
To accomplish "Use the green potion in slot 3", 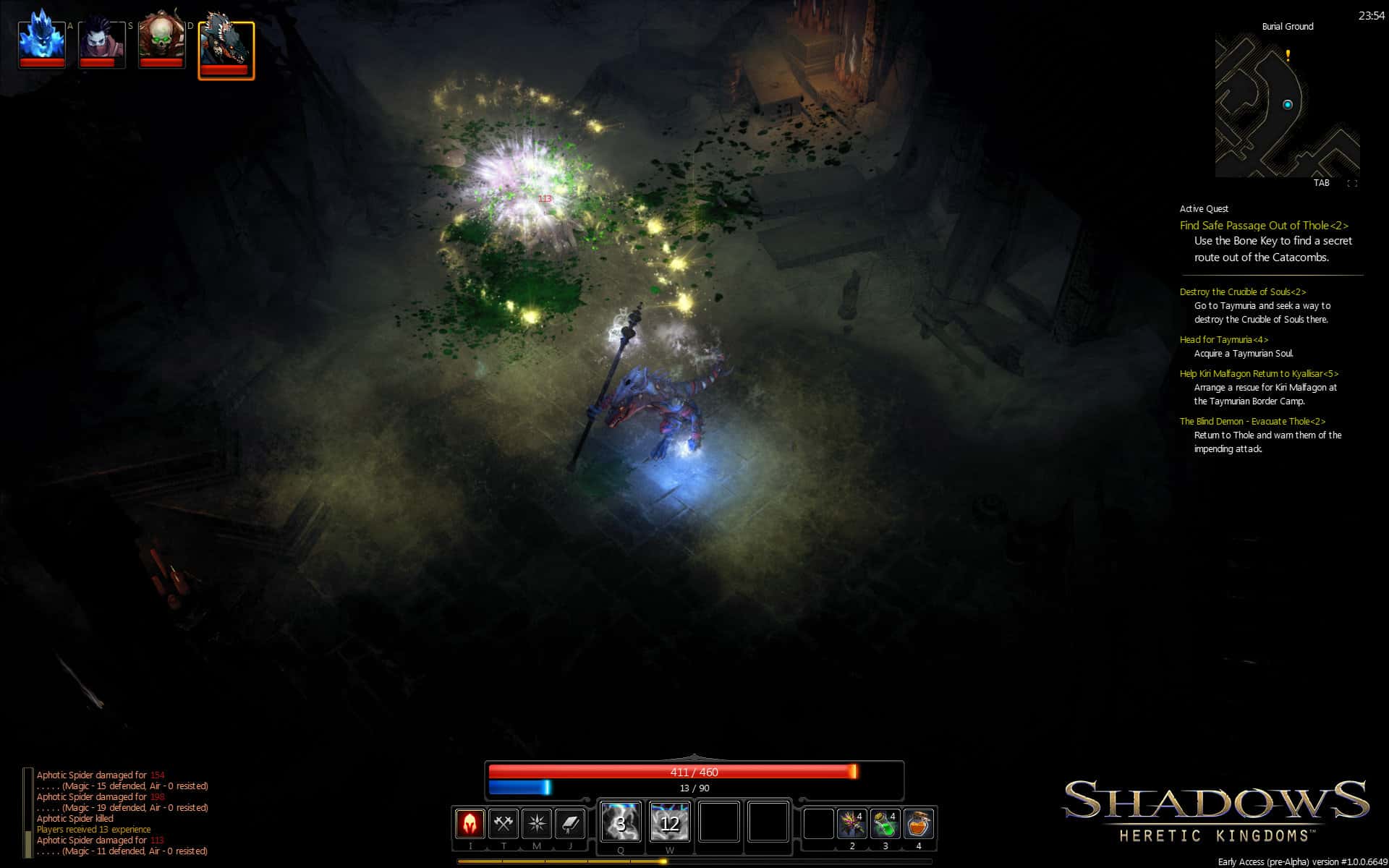I will [885, 825].
